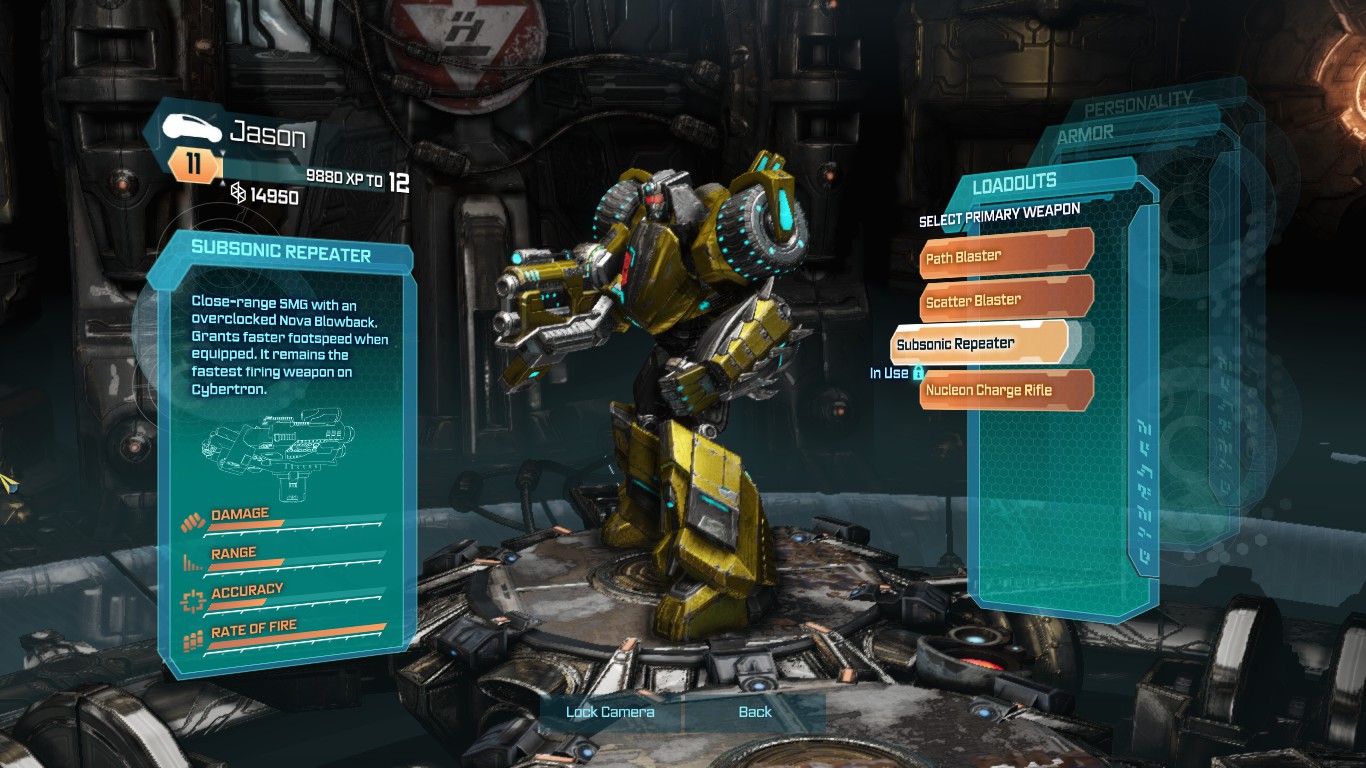The image size is (1366, 768).
Task: Select the Path Blaster weapon
Action: point(1006,257)
